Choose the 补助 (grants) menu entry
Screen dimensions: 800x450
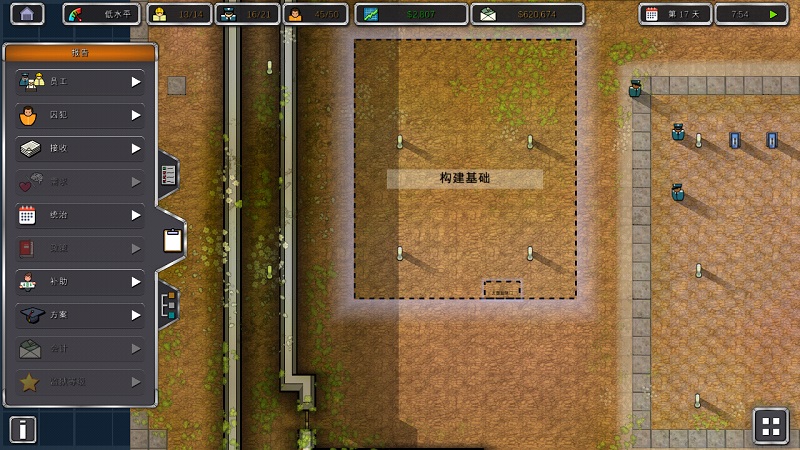[x=80, y=282]
